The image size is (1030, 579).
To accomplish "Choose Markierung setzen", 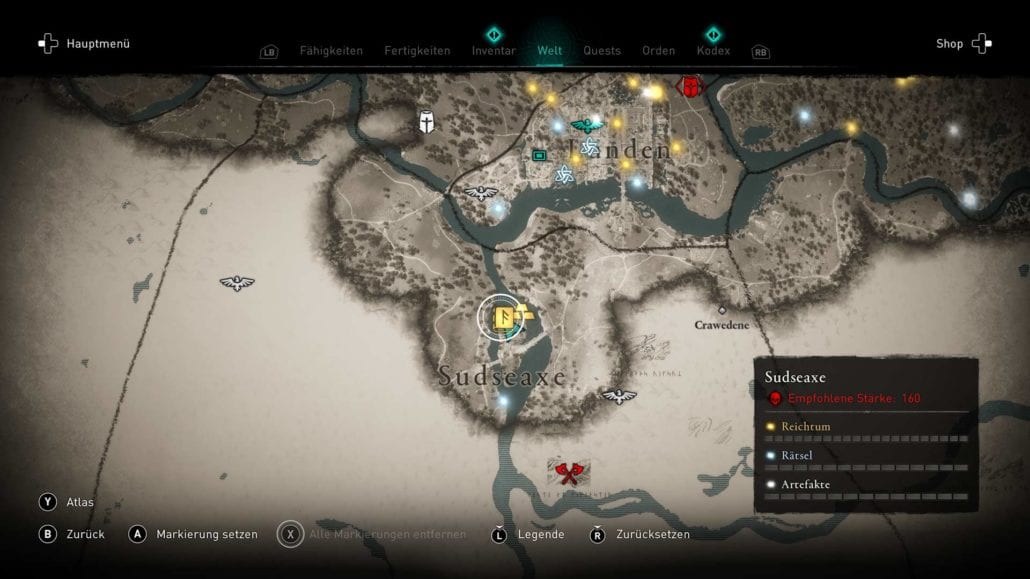I will [206, 534].
